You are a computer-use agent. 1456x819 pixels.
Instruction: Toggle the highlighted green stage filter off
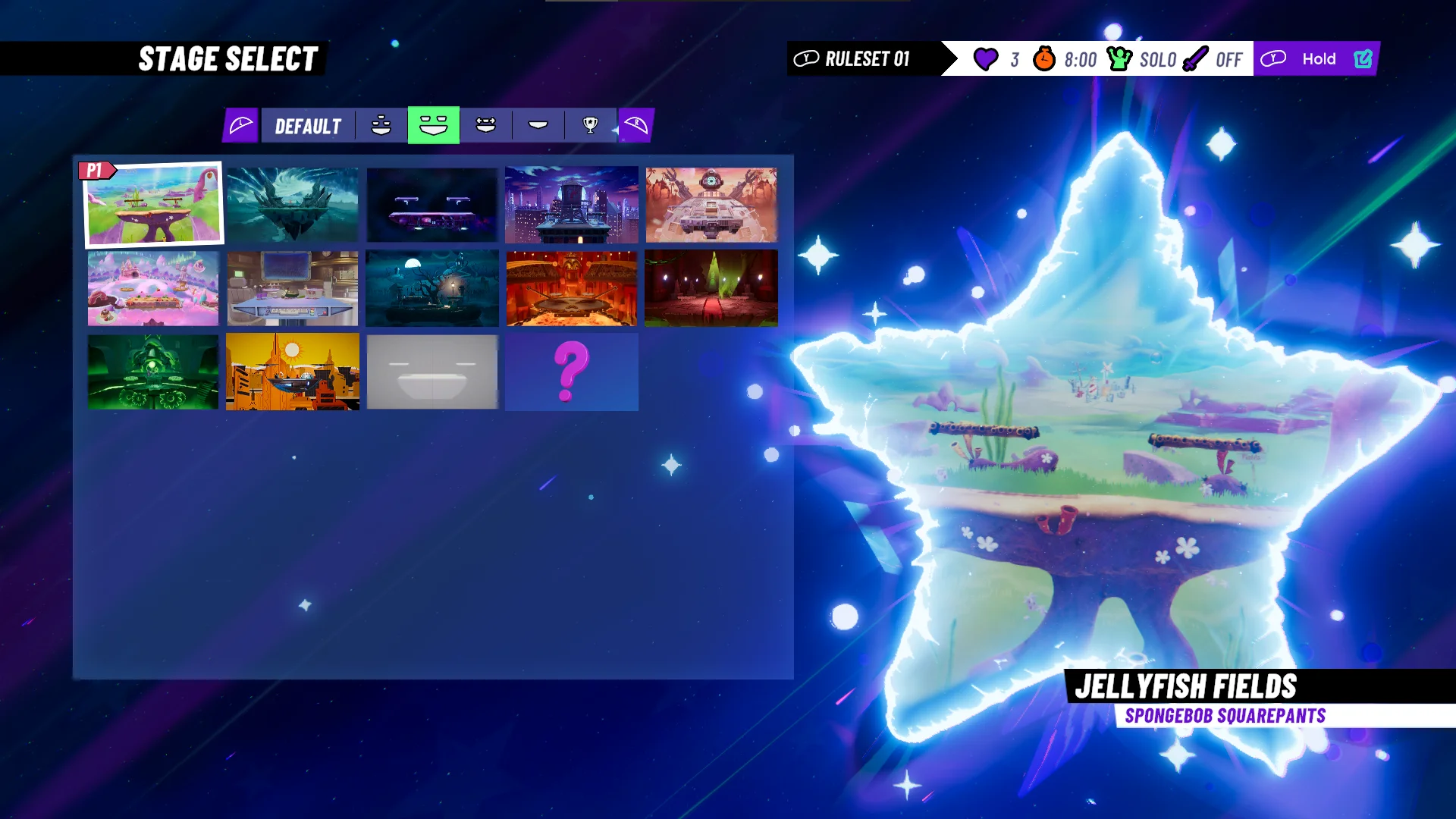point(432,125)
